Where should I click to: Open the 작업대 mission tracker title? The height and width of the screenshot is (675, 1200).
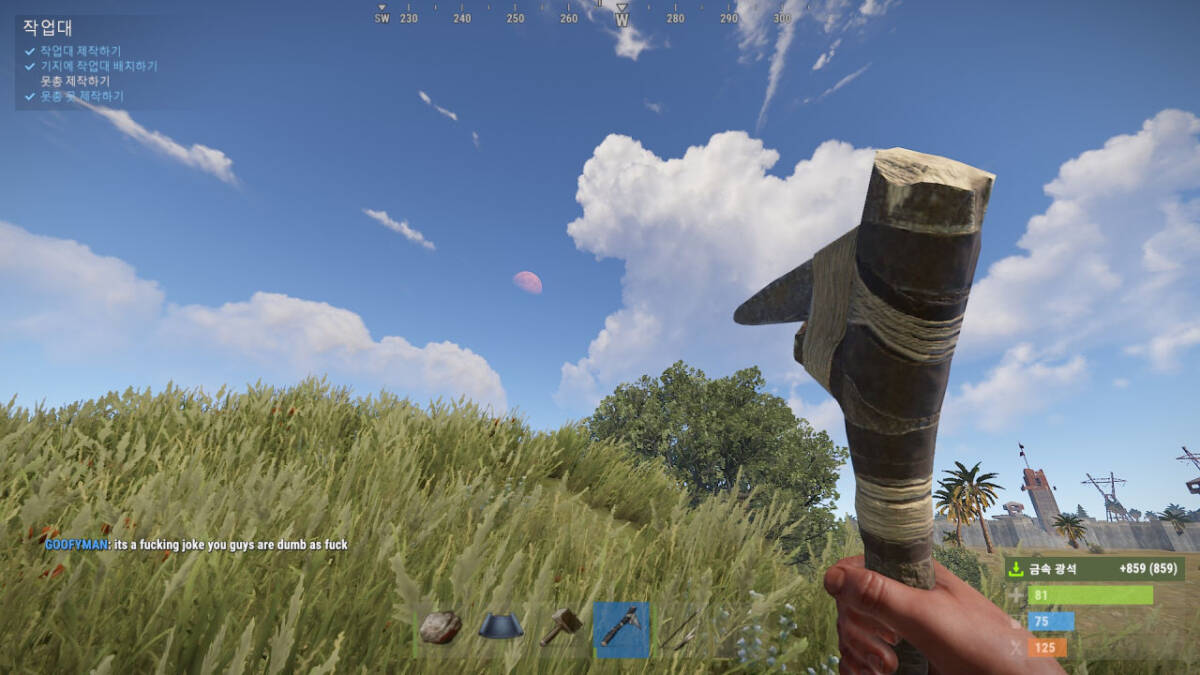click(48, 28)
